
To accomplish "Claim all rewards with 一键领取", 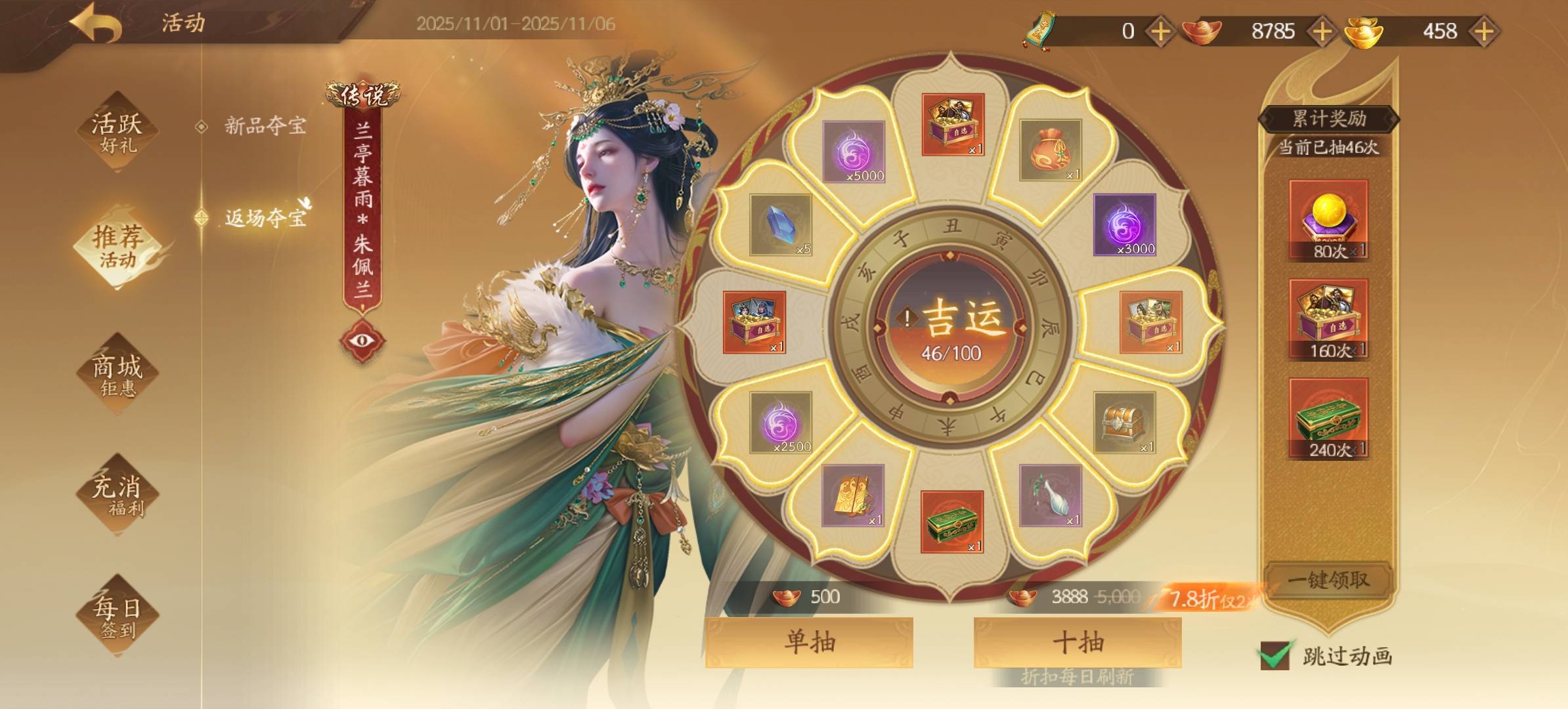I will point(1328,580).
